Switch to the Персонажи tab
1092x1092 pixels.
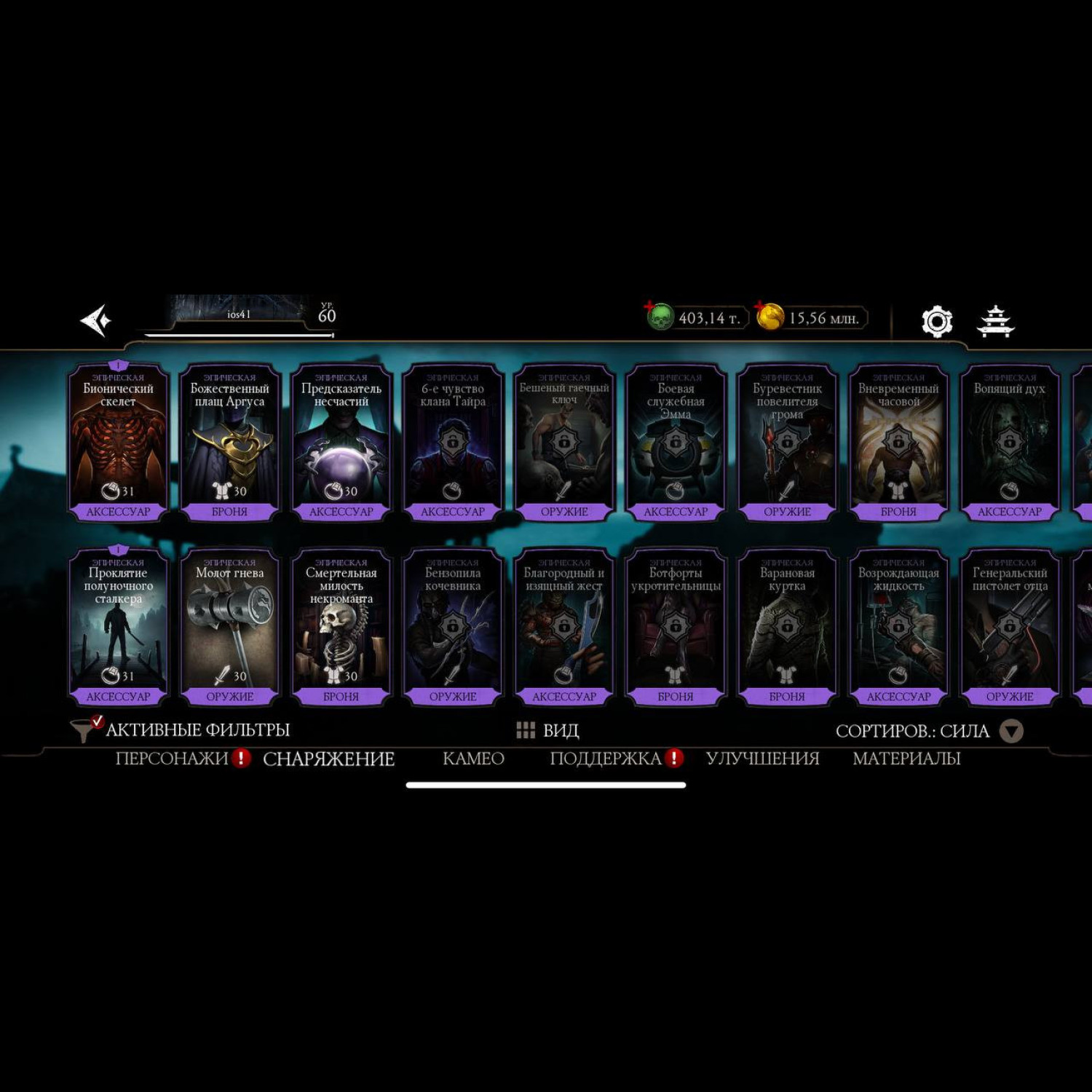(172, 759)
